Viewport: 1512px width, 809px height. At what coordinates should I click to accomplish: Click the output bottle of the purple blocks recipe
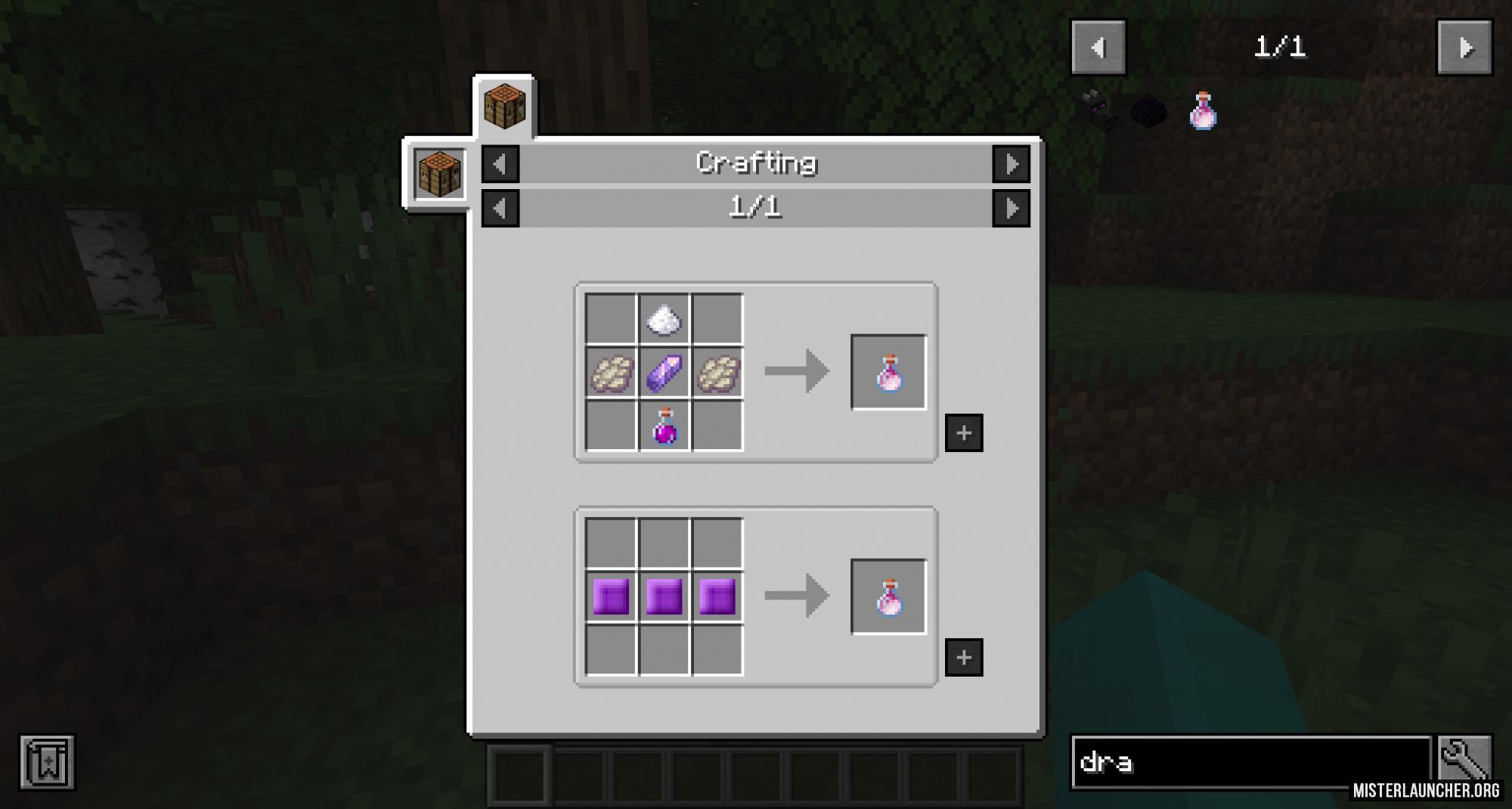(888, 597)
